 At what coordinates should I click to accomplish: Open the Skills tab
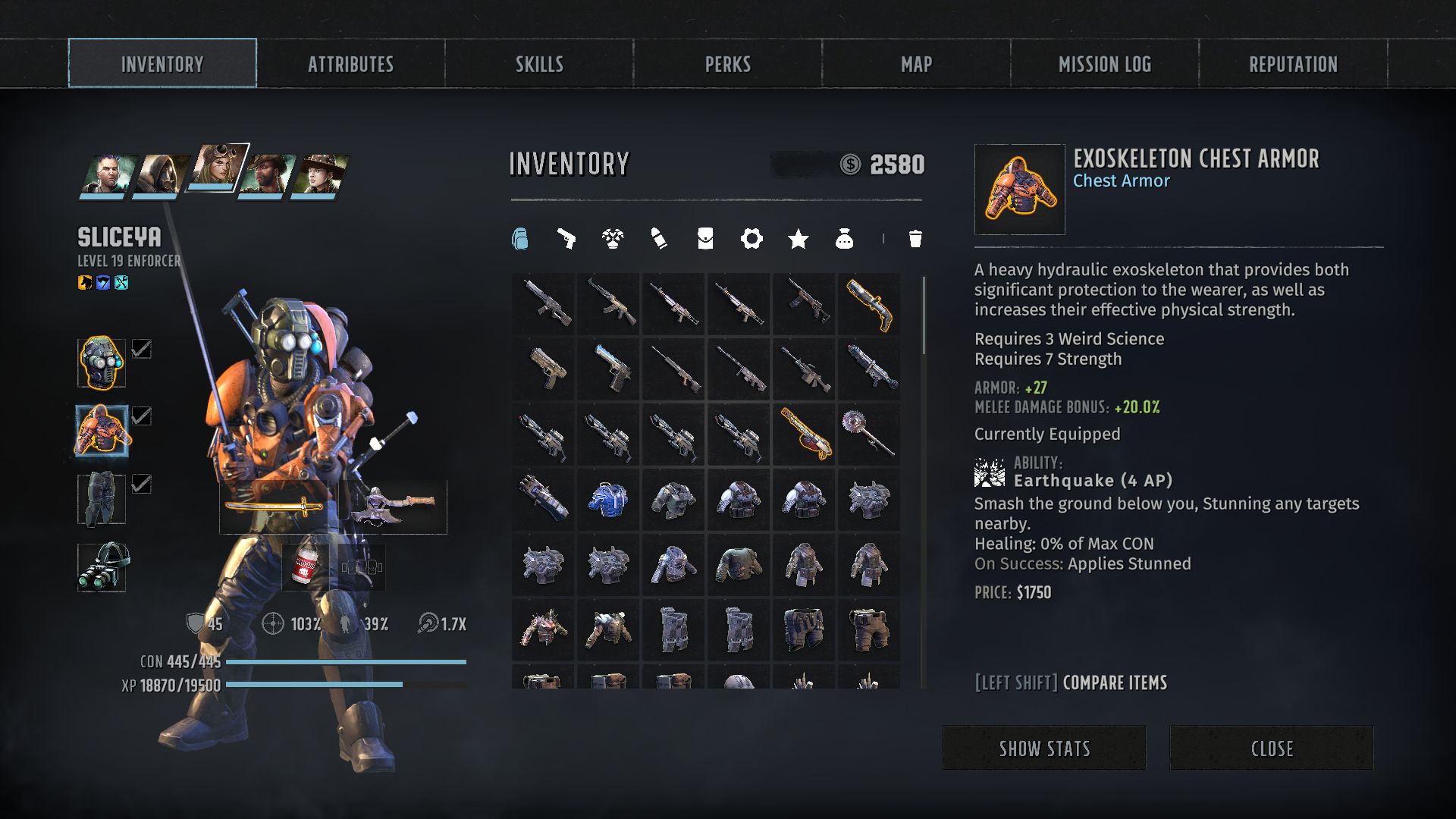pyautogui.click(x=539, y=64)
